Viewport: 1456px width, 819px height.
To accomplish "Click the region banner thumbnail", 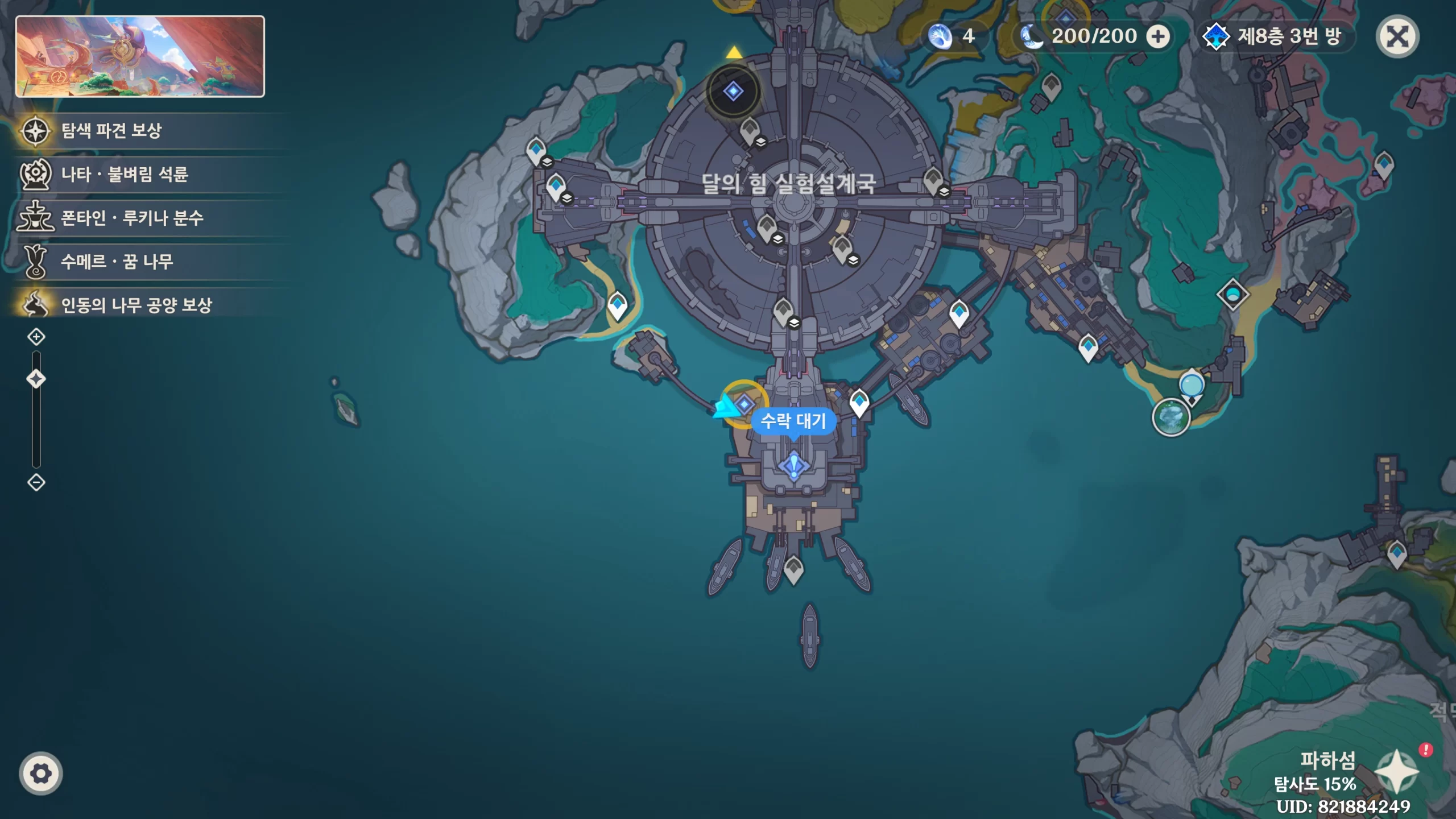I will (140, 56).
